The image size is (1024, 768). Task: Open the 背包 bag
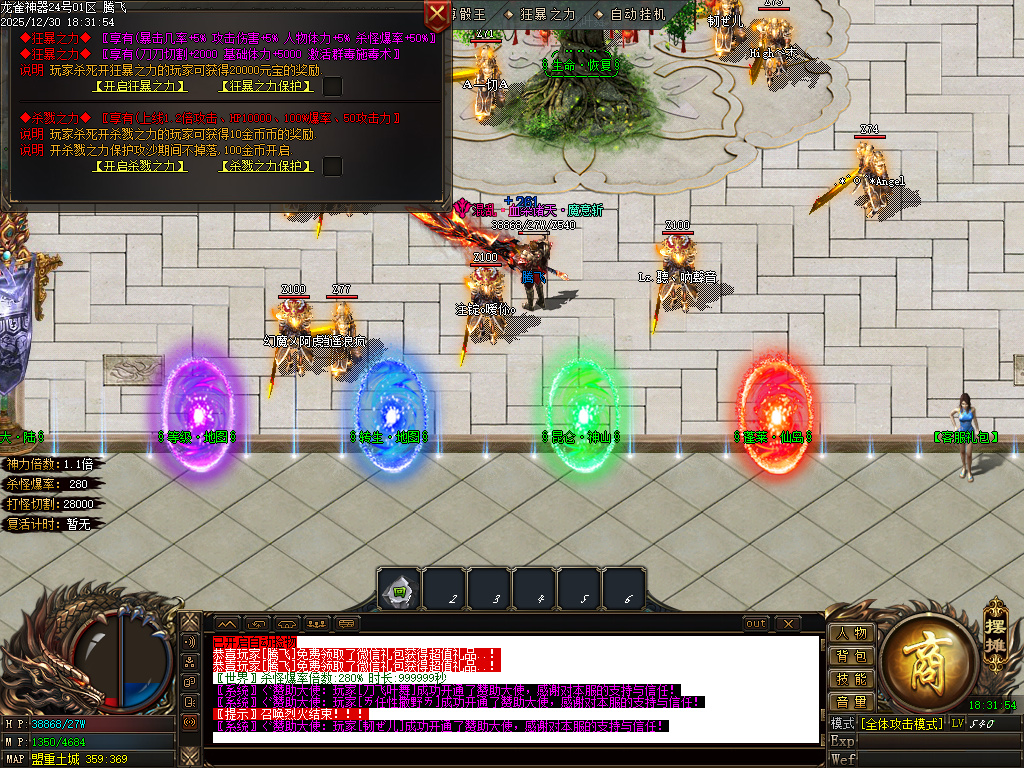(x=851, y=656)
